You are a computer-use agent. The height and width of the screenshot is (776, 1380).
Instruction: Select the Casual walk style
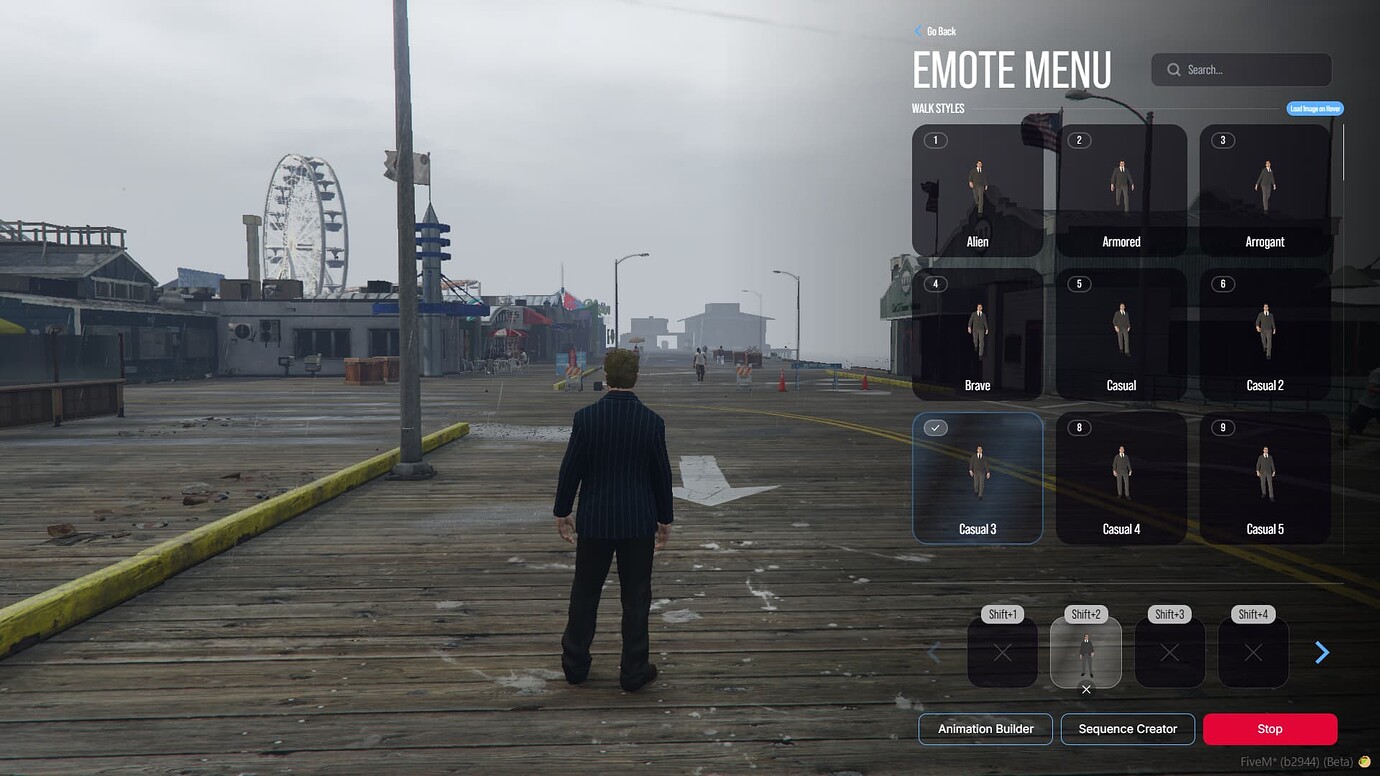coord(1121,333)
